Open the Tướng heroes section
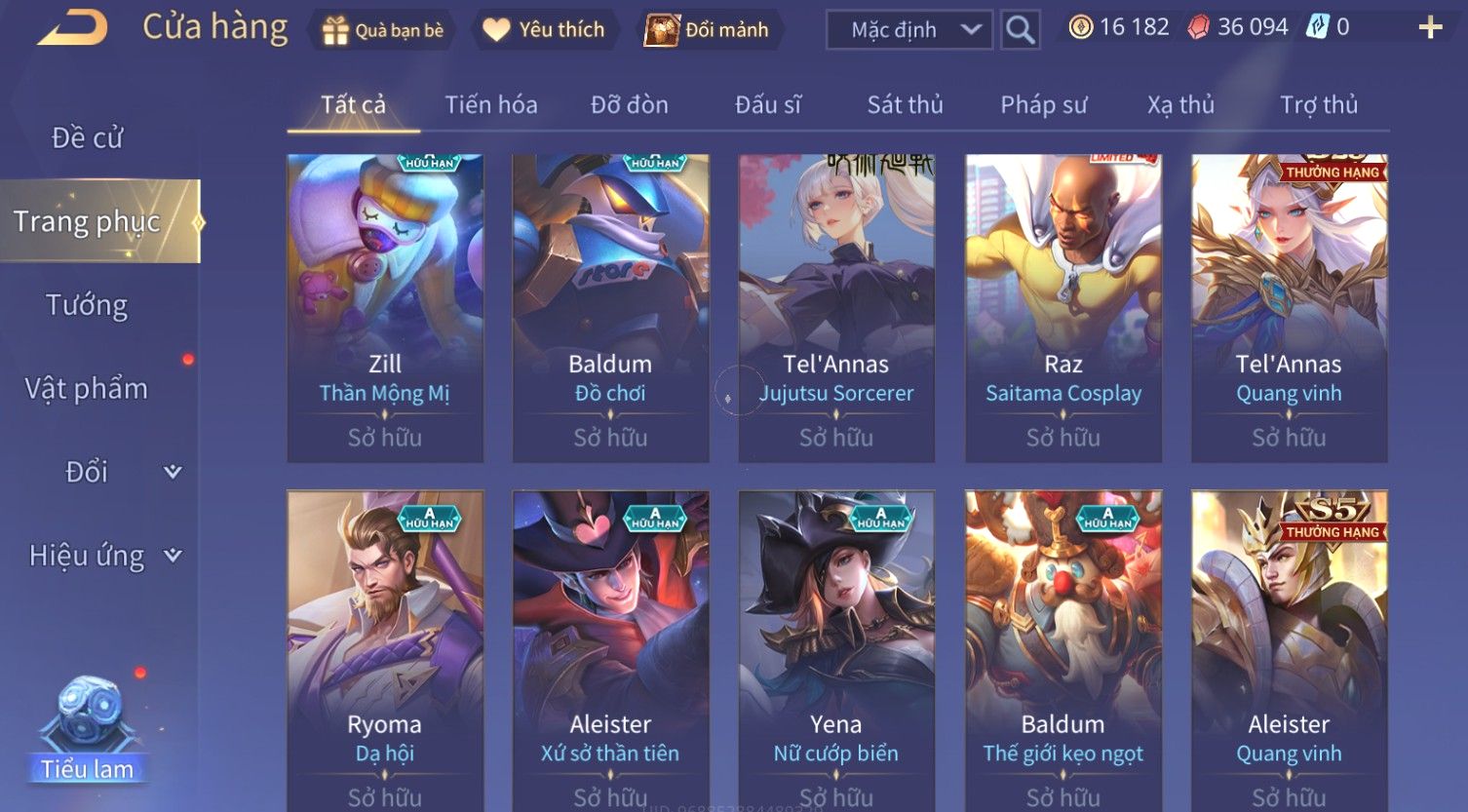This screenshot has height=812, width=1468. pos(88,305)
